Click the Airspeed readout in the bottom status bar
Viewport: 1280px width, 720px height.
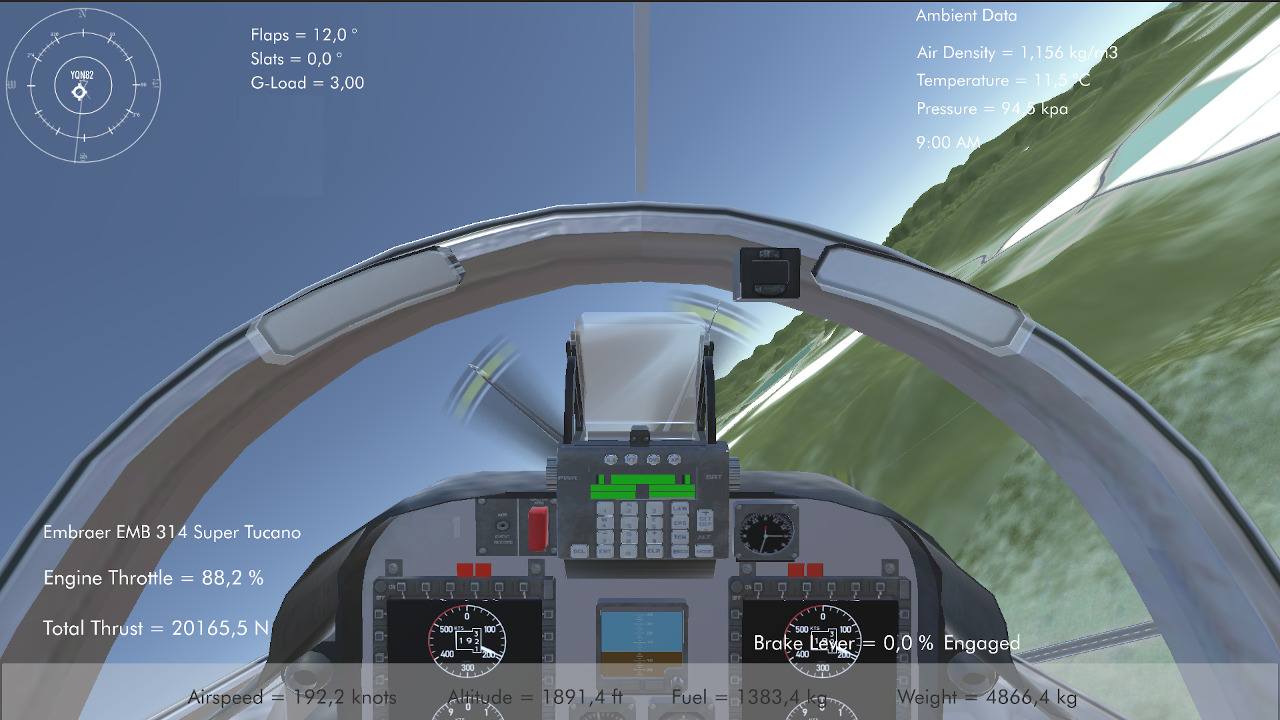(x=295, y=697)
